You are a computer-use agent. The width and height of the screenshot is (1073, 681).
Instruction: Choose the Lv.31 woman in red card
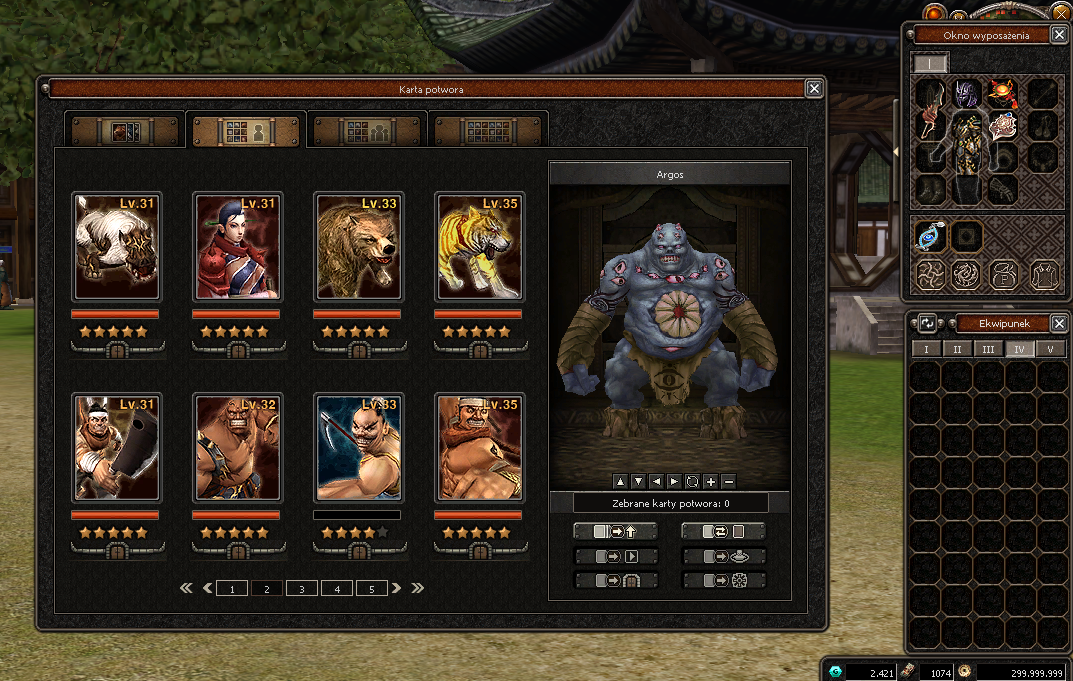(x=238, y=246)
